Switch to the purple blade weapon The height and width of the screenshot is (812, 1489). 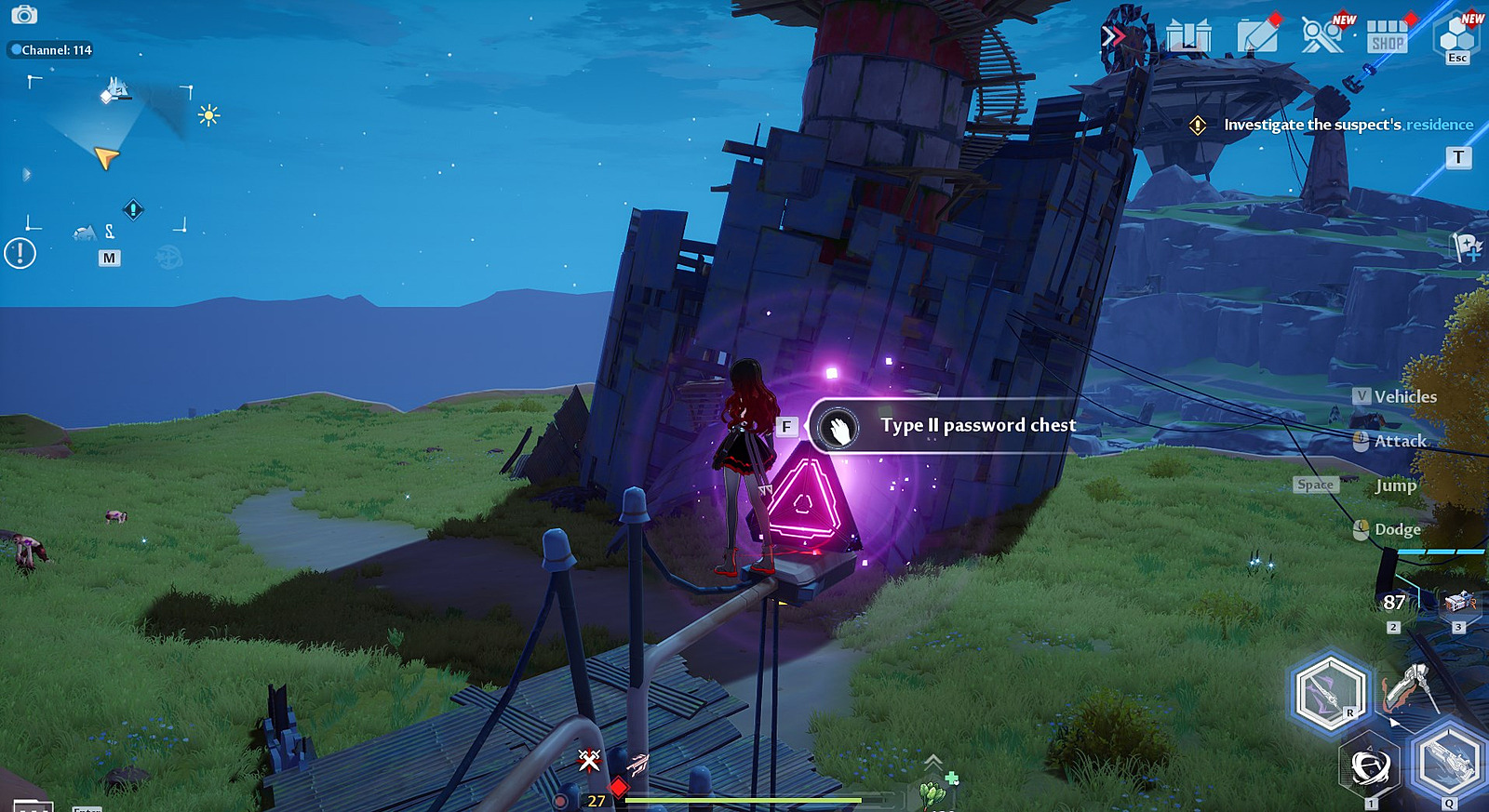(x=1329, y=693)
